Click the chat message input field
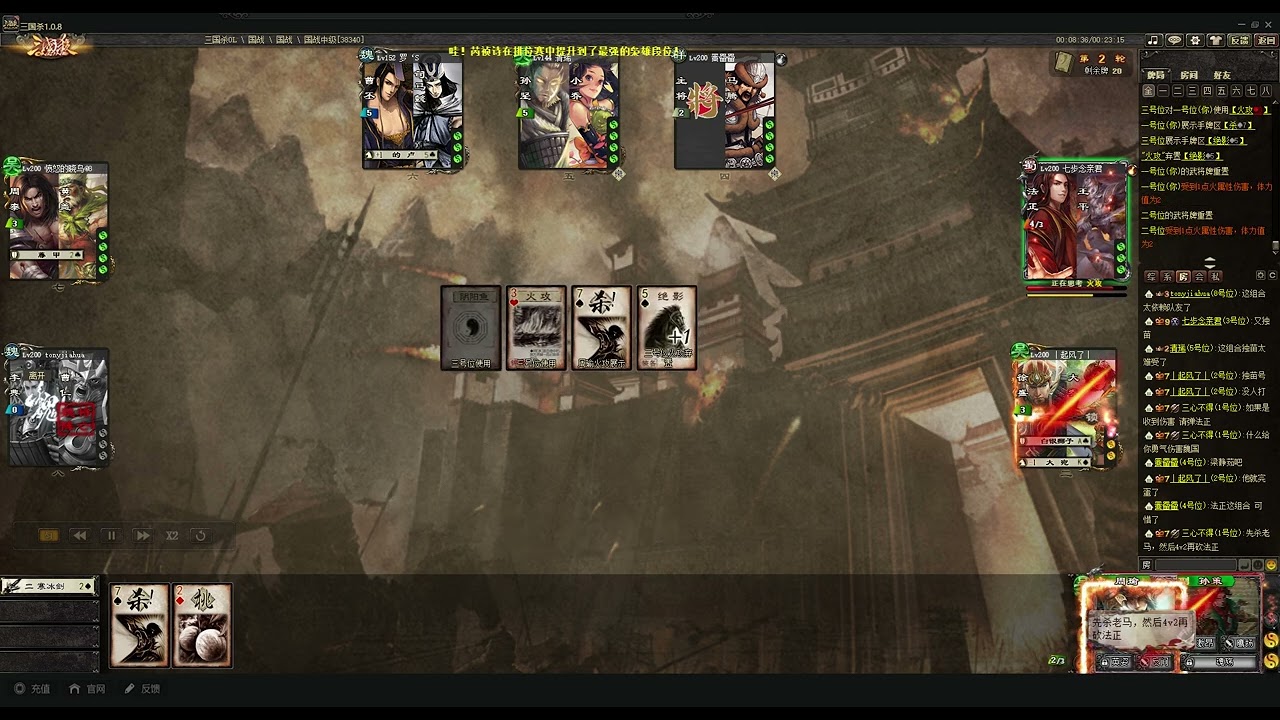 [1196, 565]
